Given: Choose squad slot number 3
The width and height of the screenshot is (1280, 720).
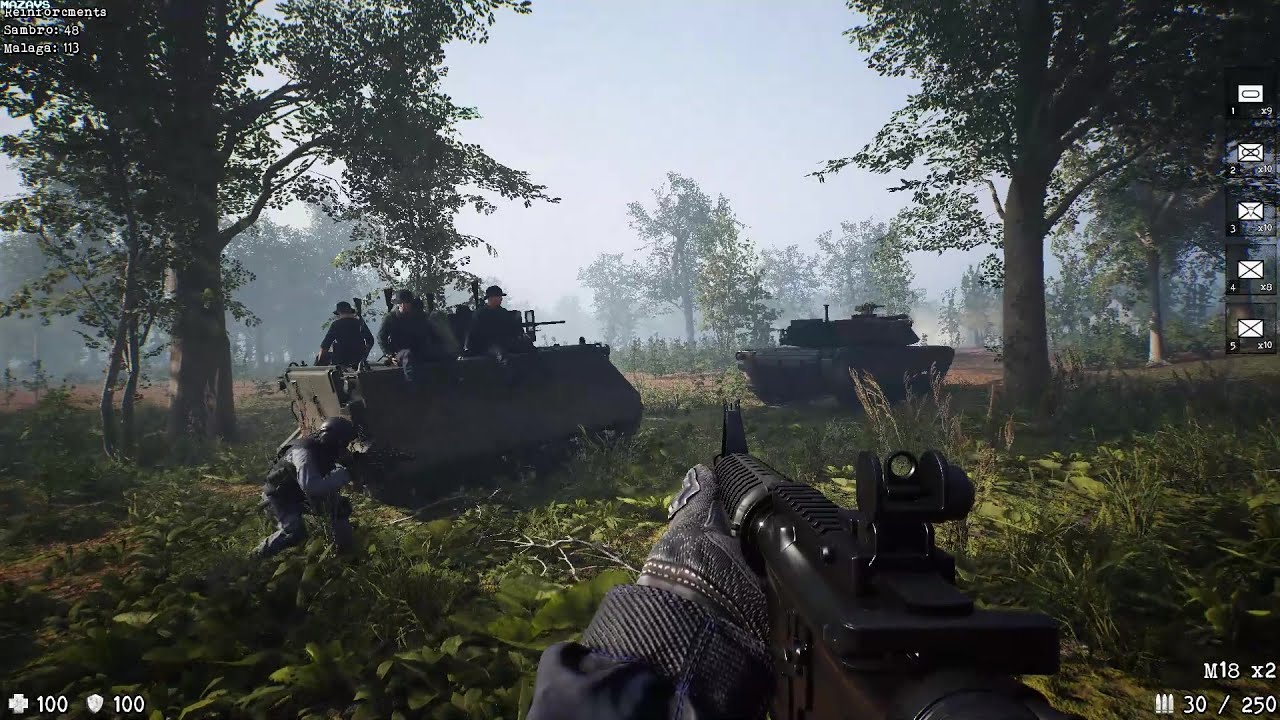Looking at the screenshot, I should tap(1250, 211).
